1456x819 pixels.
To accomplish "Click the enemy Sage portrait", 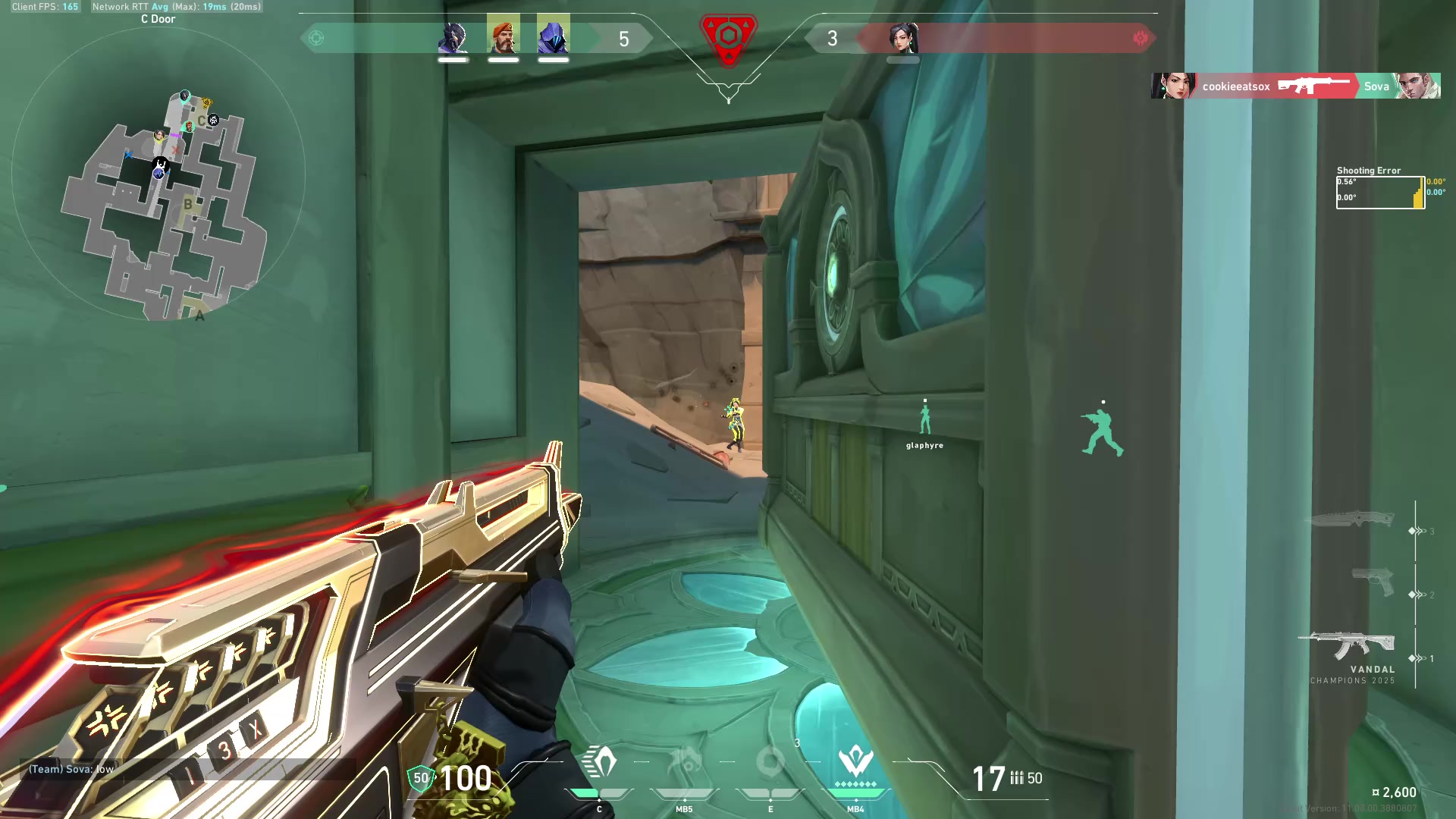I will point(903,37).
